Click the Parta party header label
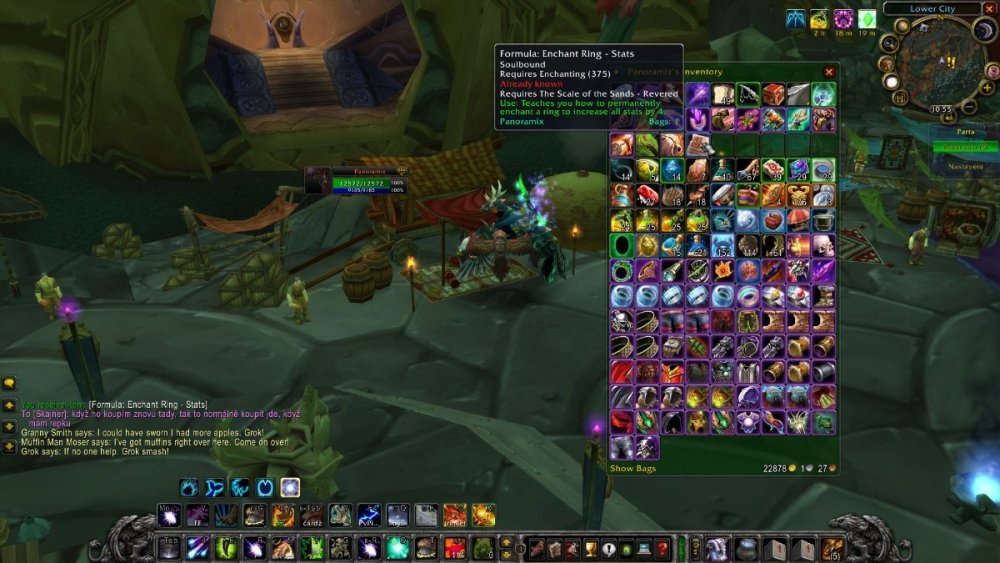 click(965, 131)
